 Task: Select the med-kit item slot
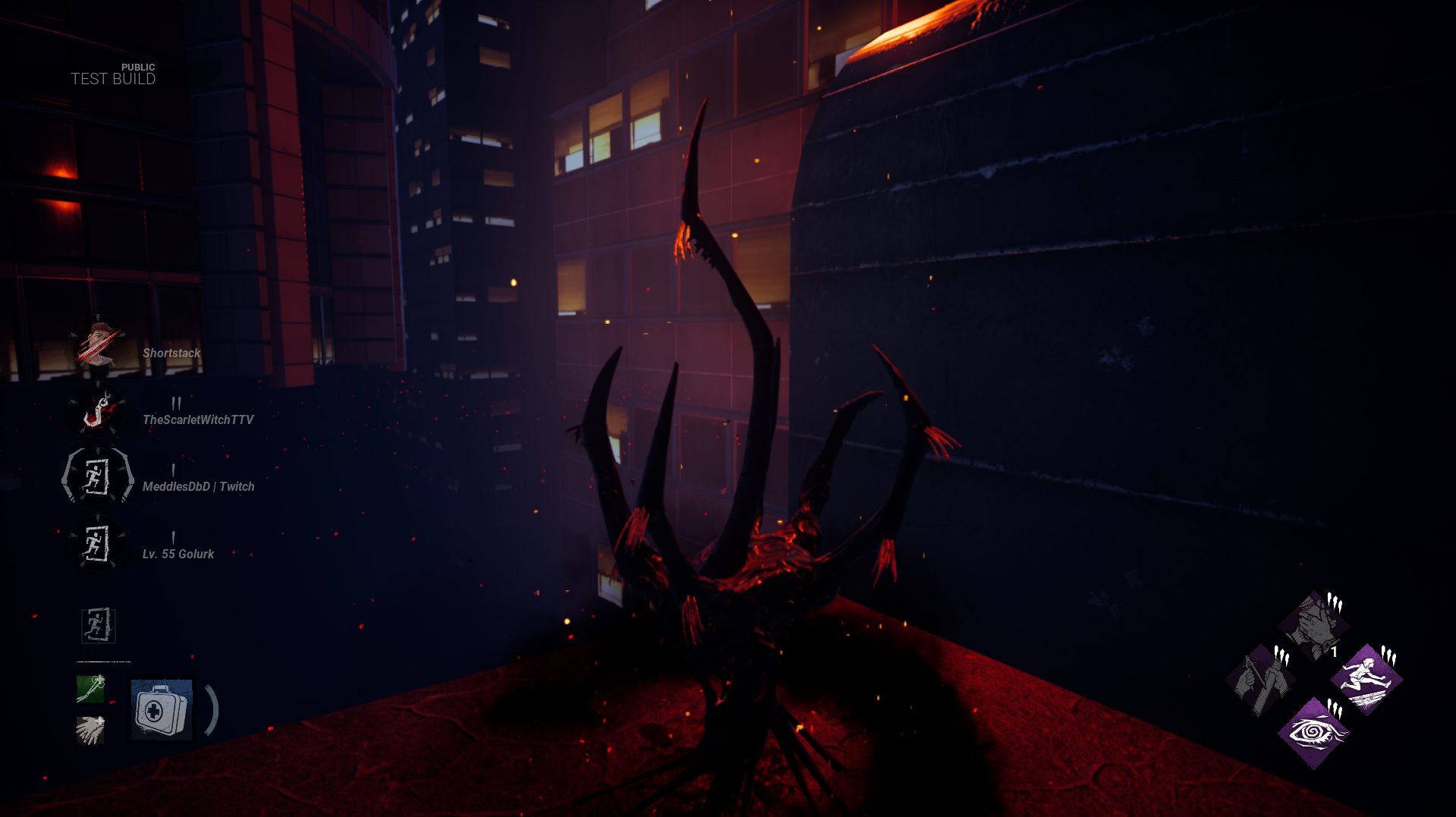[162, 709]
